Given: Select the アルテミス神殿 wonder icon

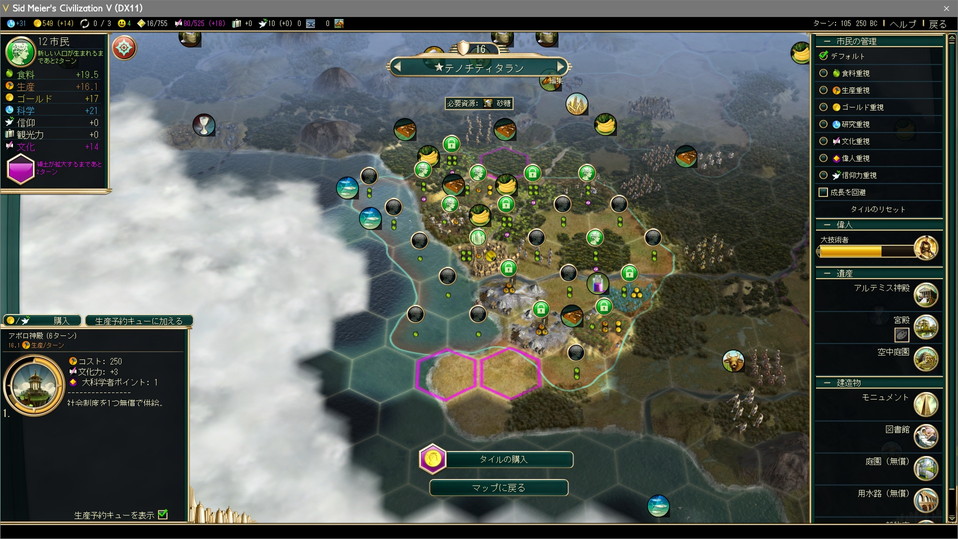Looking at the screenshot, I should coord(926,295).
